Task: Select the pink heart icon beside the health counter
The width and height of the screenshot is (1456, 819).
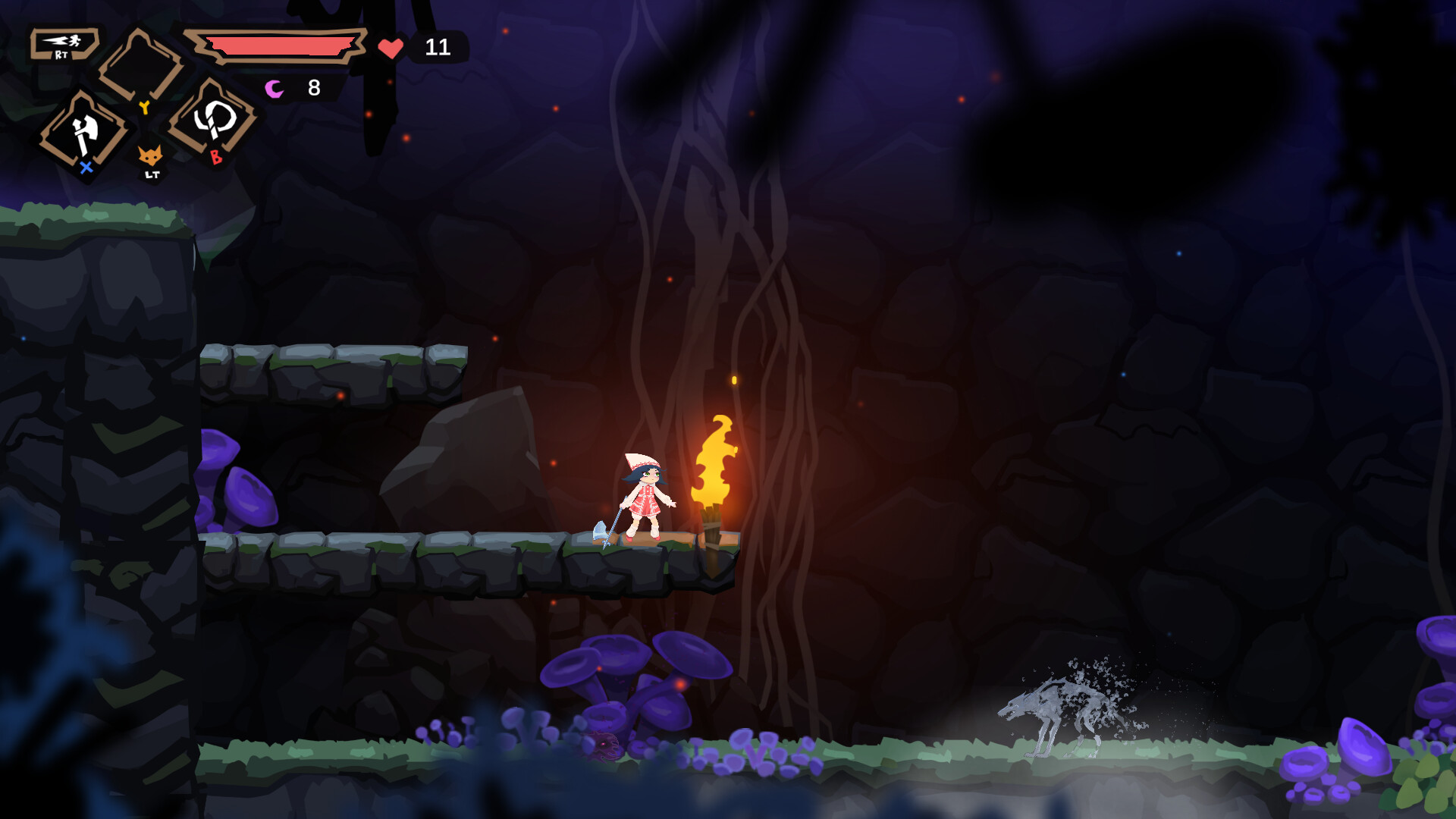Action: tap(391, 48)
